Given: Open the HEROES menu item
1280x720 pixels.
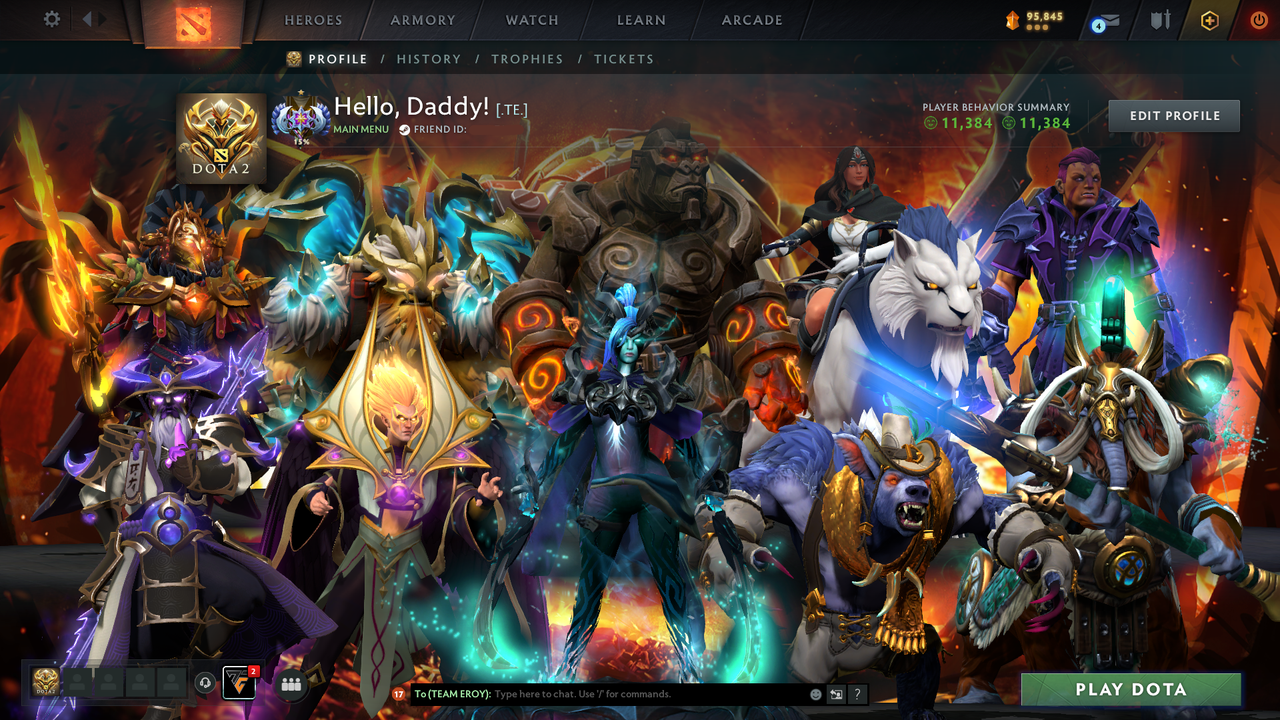Looking at the screenshot, I should (x=313, y=20).
